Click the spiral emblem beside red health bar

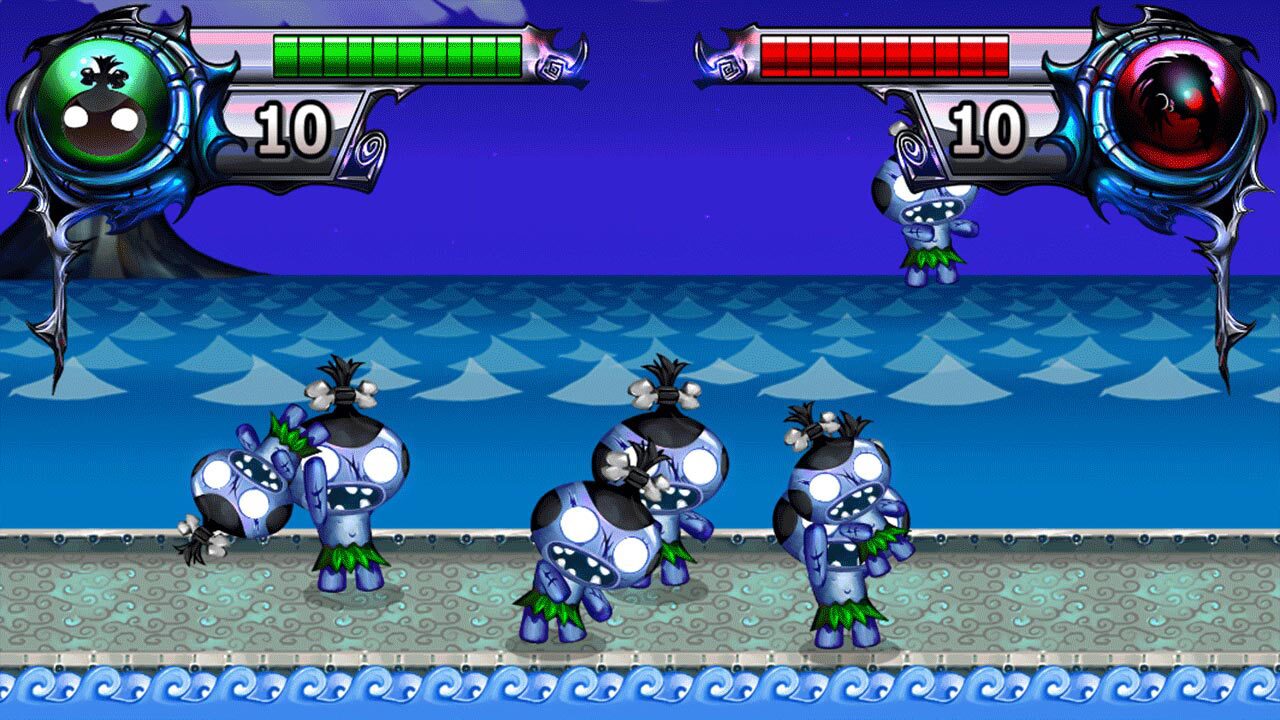click(x=731, y=68)
